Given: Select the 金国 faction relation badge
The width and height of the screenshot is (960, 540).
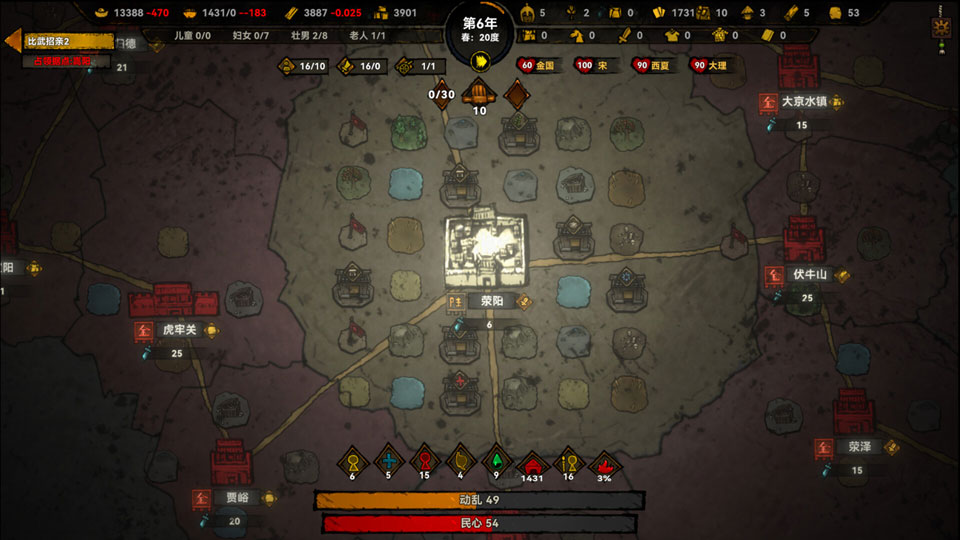Looking at the screenshot, I should (x=538, y=65).
